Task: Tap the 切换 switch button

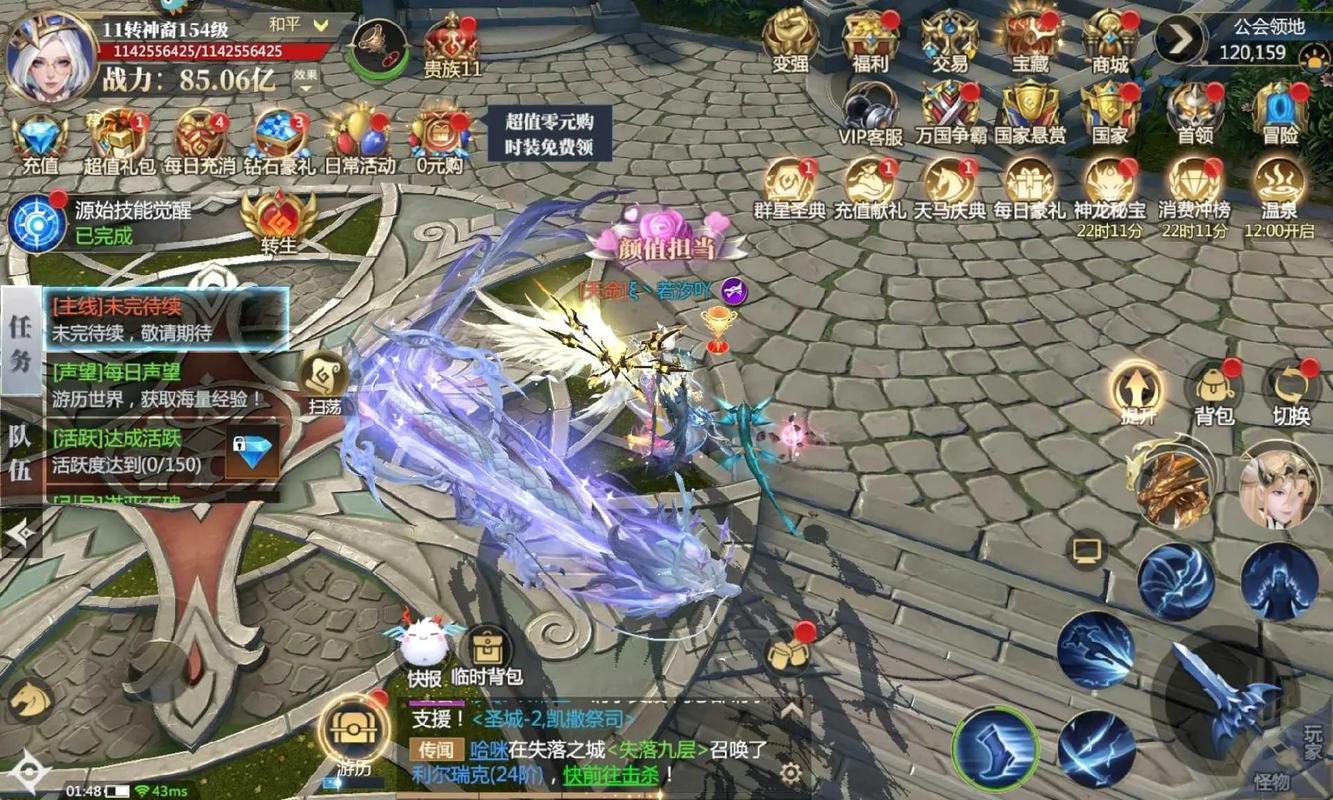Action: click(1291, 388)
